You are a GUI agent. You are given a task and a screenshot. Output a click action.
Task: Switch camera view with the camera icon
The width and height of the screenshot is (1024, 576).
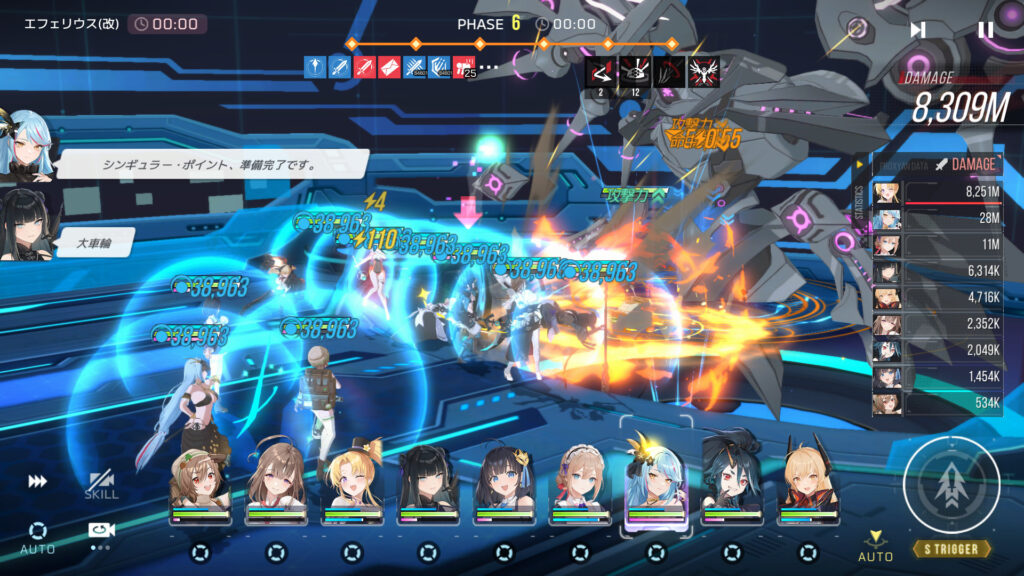101,532
